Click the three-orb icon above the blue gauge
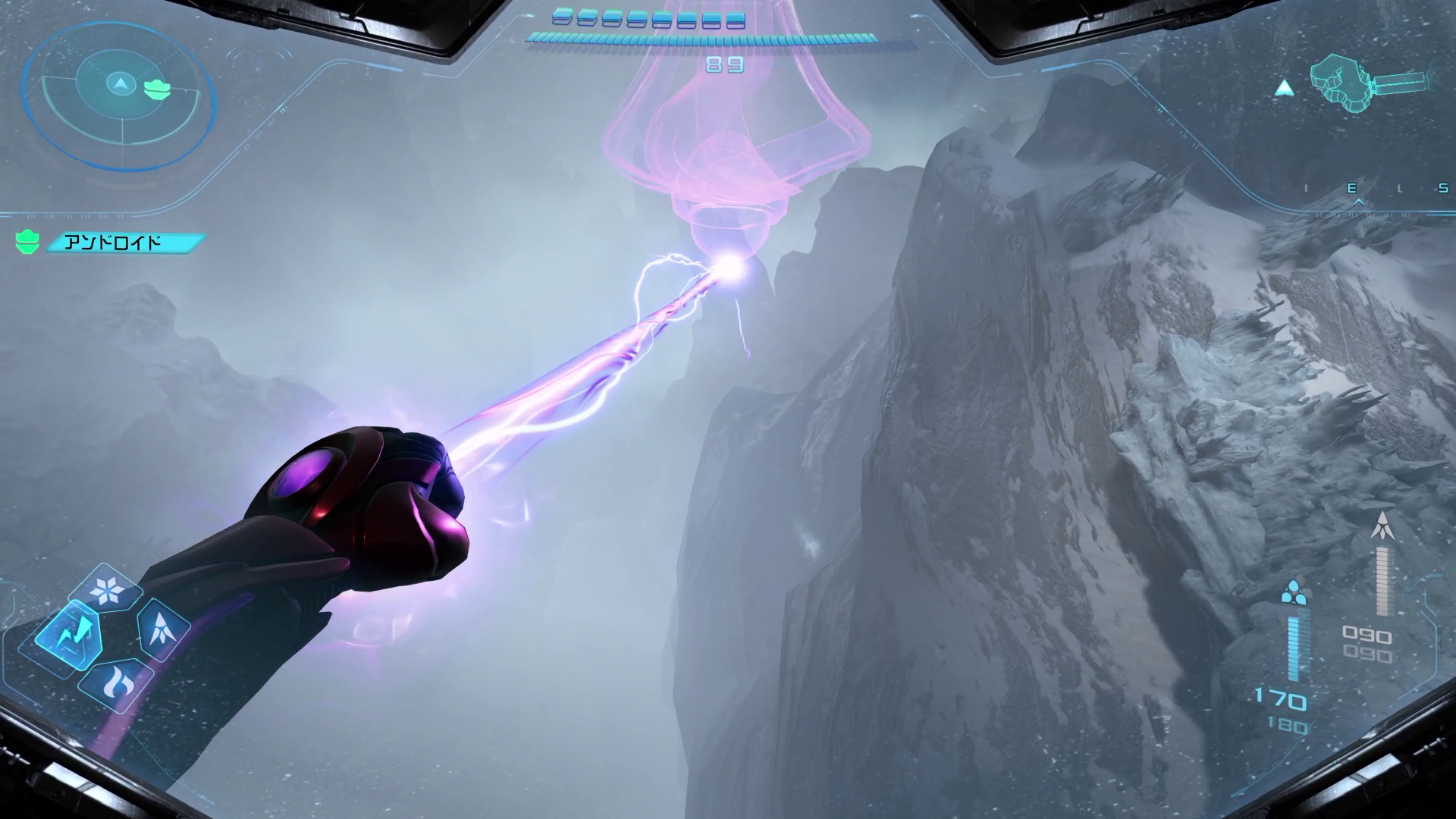Viewport: 1456px width, 819px height. pos(1294,592)
